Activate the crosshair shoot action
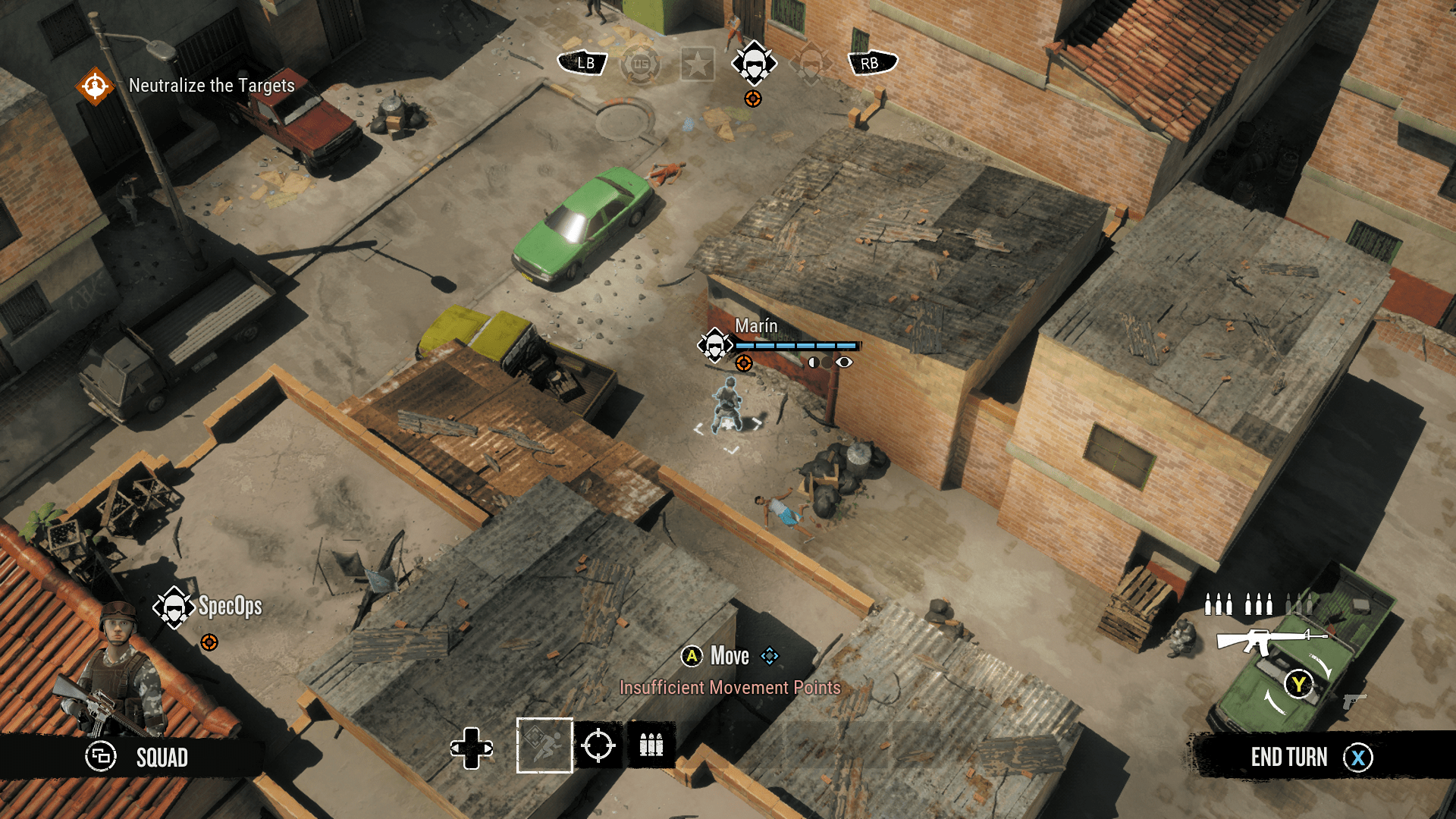The height and width of the screenshot is (819, 1456). click(x=598, y=745)
